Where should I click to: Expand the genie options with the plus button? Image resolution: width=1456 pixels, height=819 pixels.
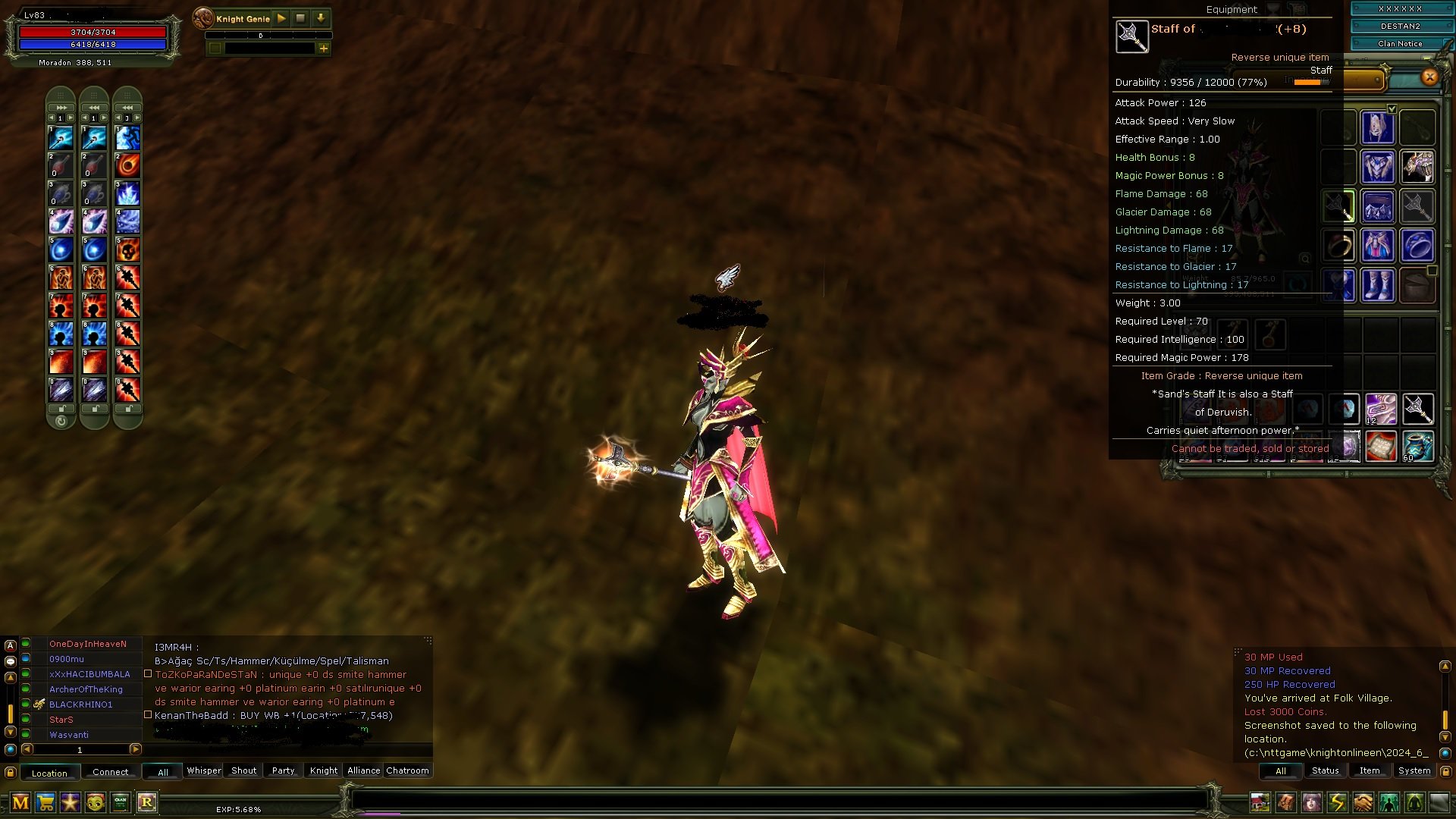coord(325,49)
